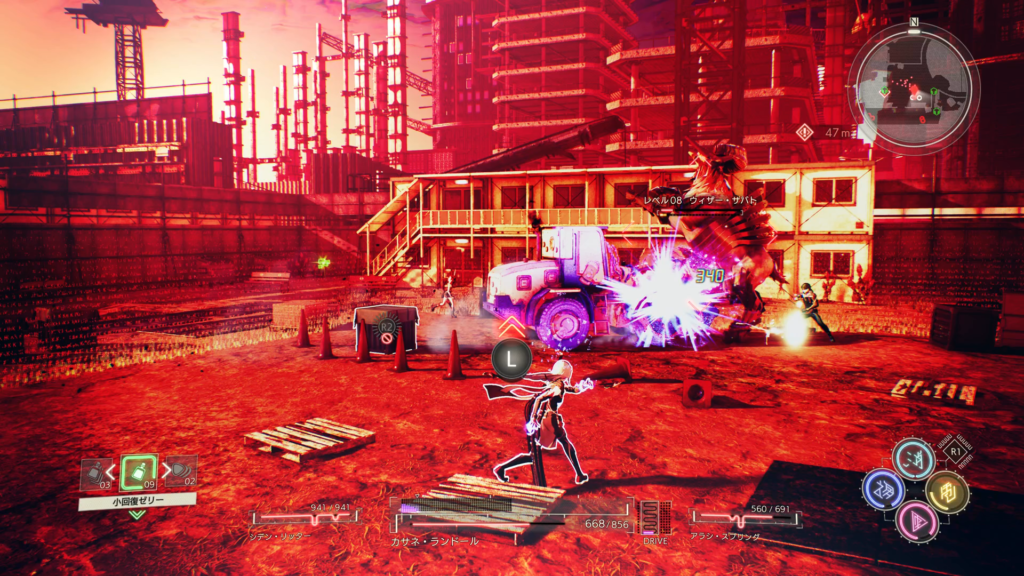Choose the left item slot showing 03
Screen dimensions: 1024x576
pyautogui.click(x=95, y=473)
